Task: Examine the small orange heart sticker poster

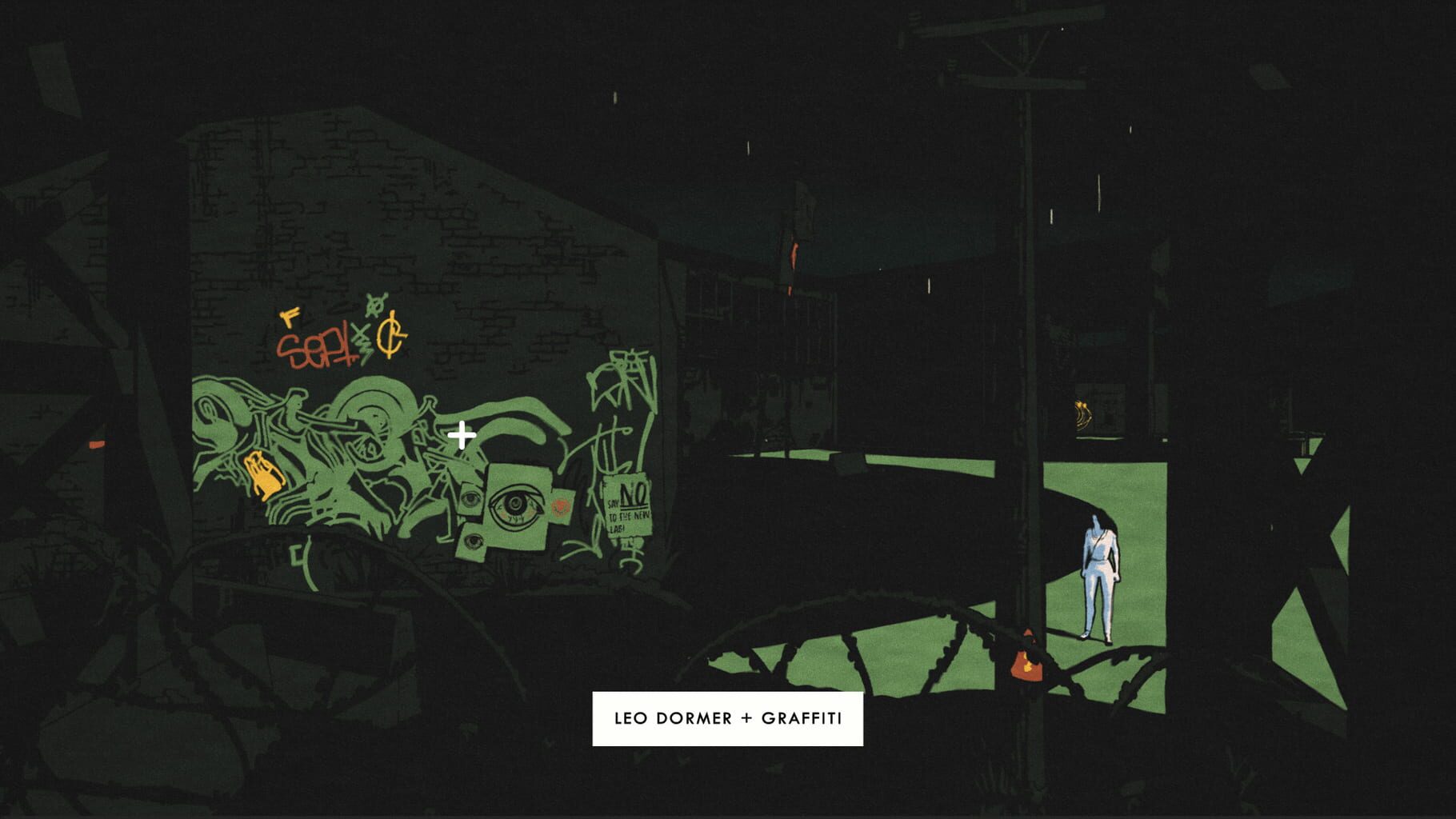Action: click(x=558, y=505)
